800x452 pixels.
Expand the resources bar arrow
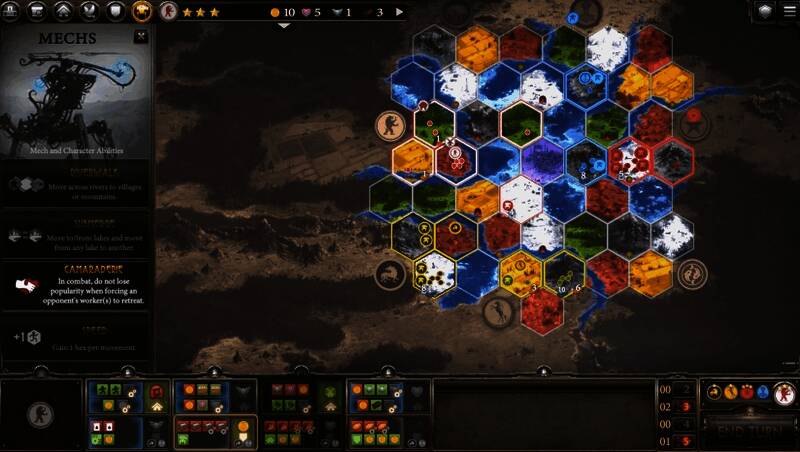click(x=400, y=12)
